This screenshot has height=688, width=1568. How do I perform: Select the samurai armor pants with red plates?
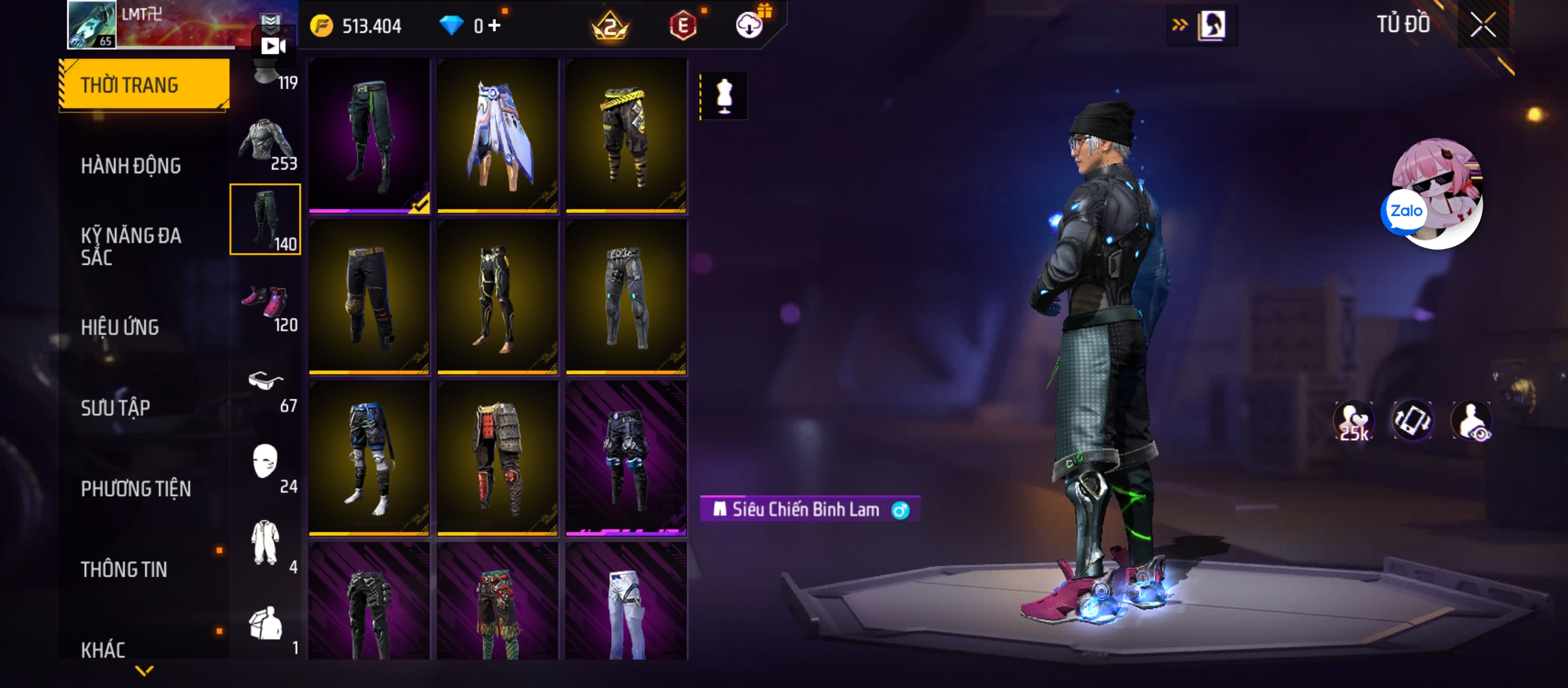498,457
